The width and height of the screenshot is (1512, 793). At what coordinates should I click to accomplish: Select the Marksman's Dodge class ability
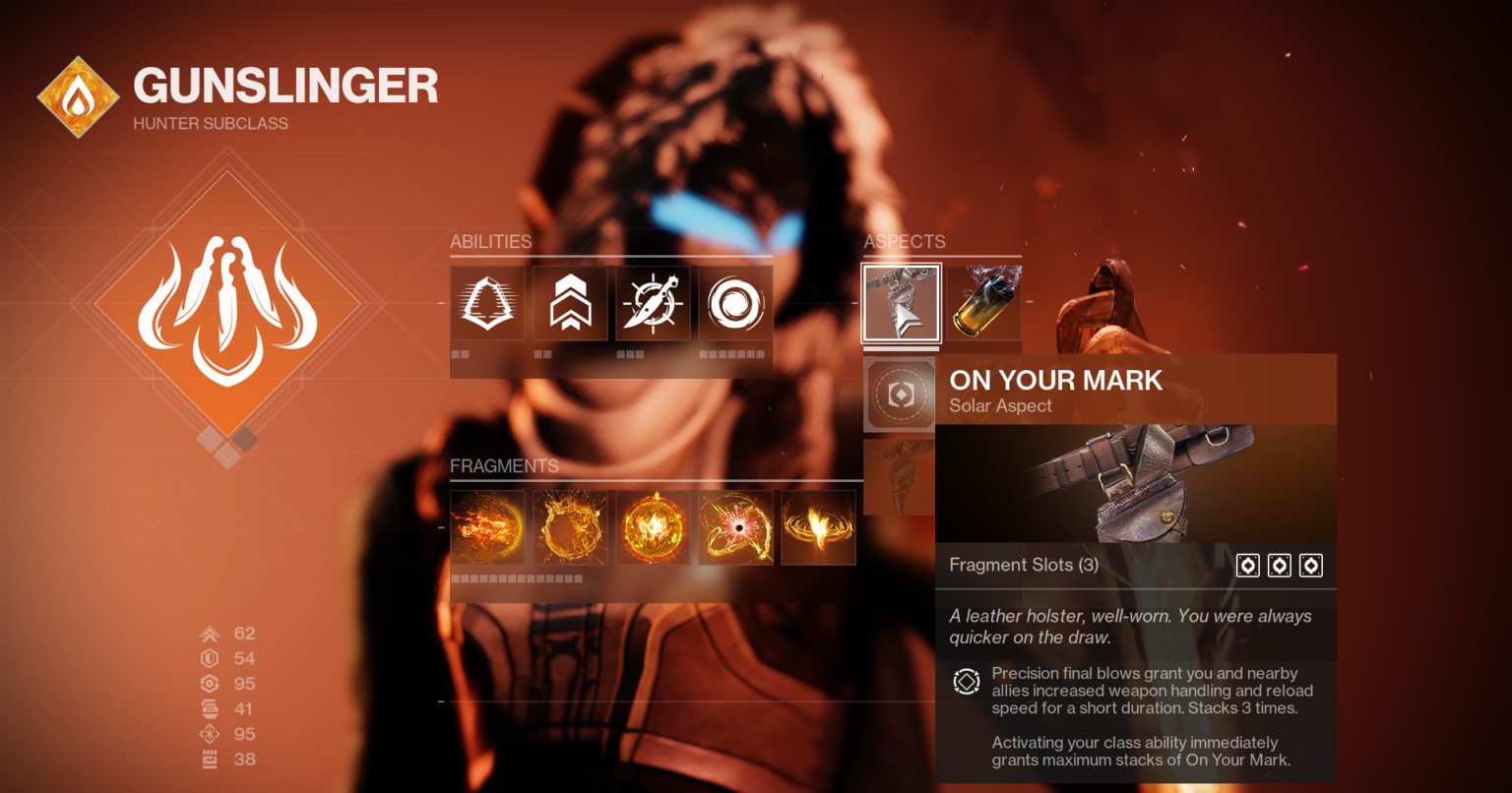[487, 305]
